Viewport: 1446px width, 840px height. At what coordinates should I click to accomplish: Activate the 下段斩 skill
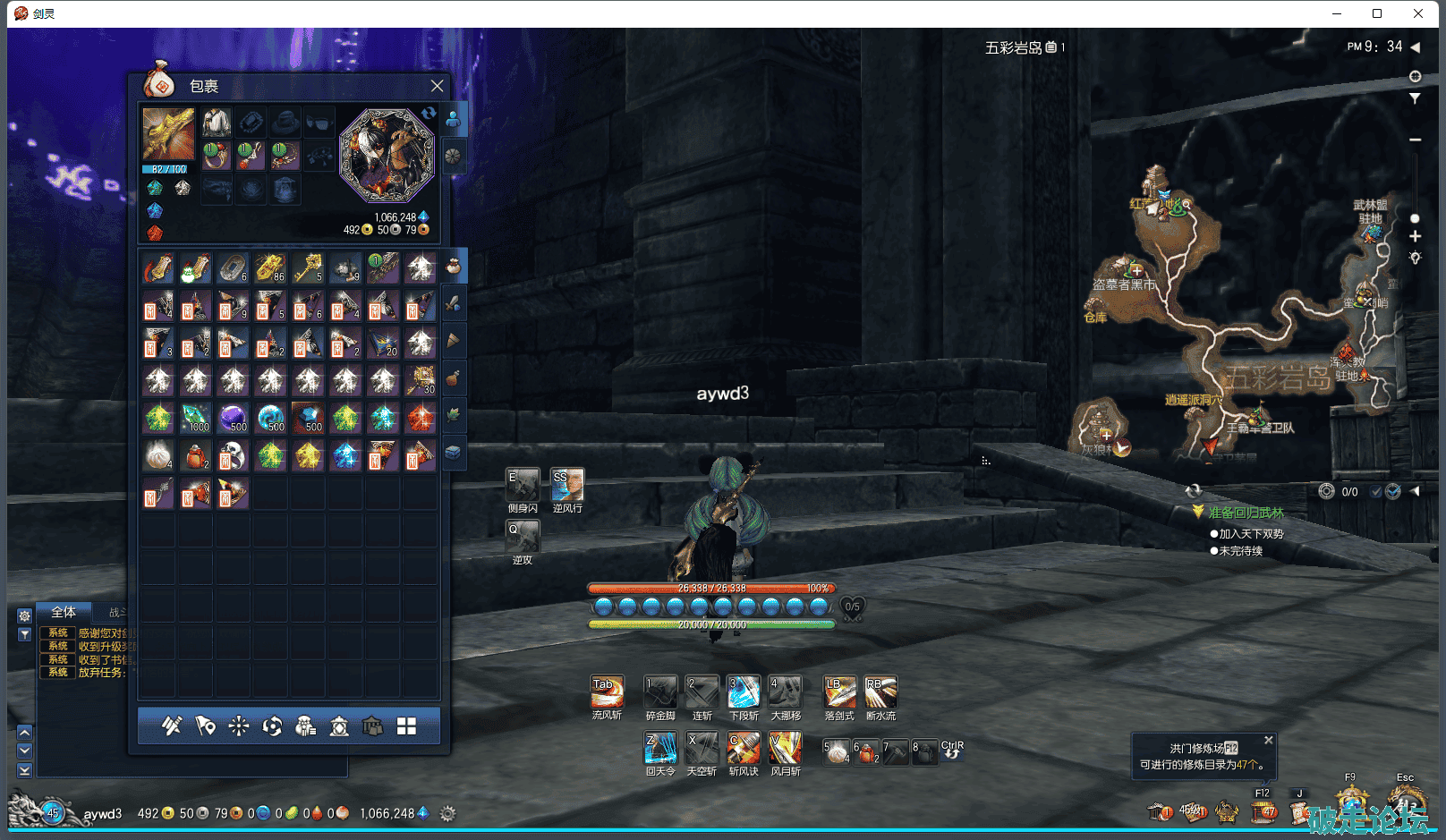(x=744, y=692)
